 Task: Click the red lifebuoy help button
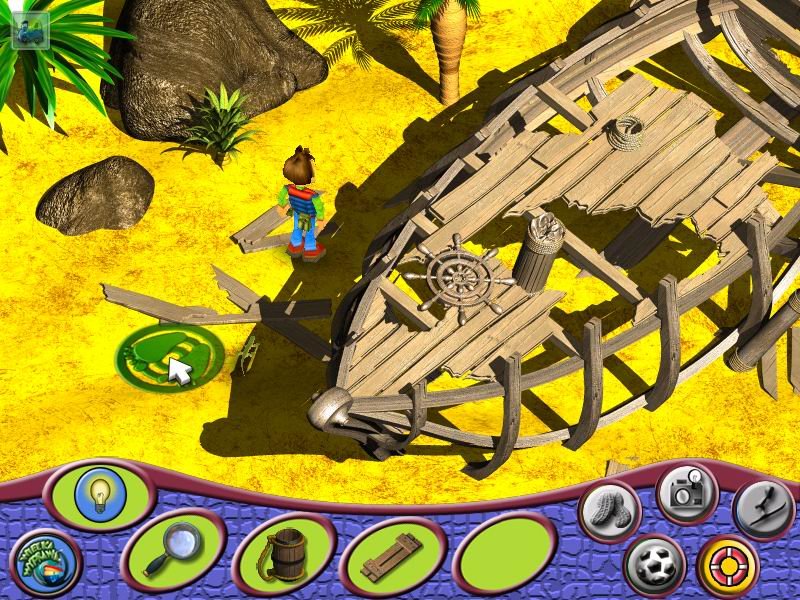[727, 564]
